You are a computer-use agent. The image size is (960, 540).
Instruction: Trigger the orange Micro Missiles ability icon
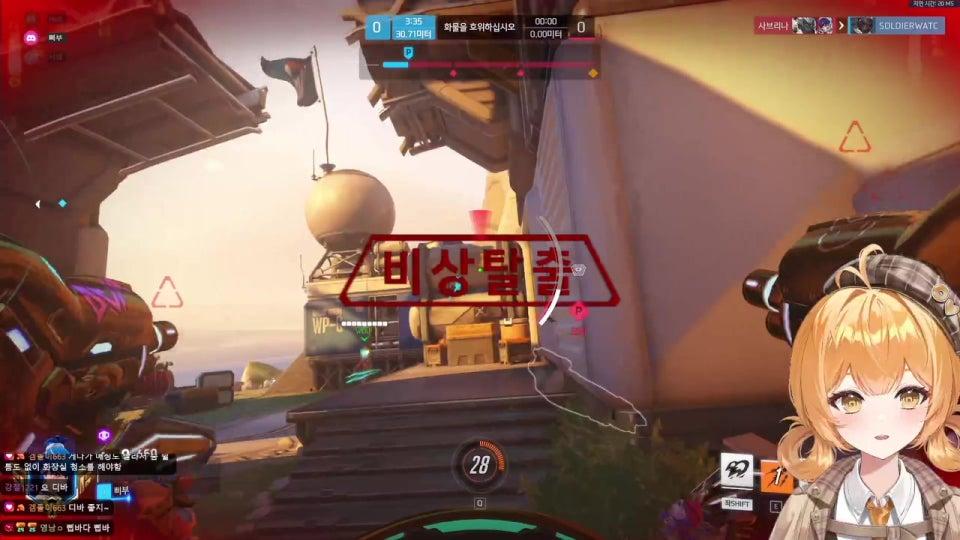coord(777,476)
